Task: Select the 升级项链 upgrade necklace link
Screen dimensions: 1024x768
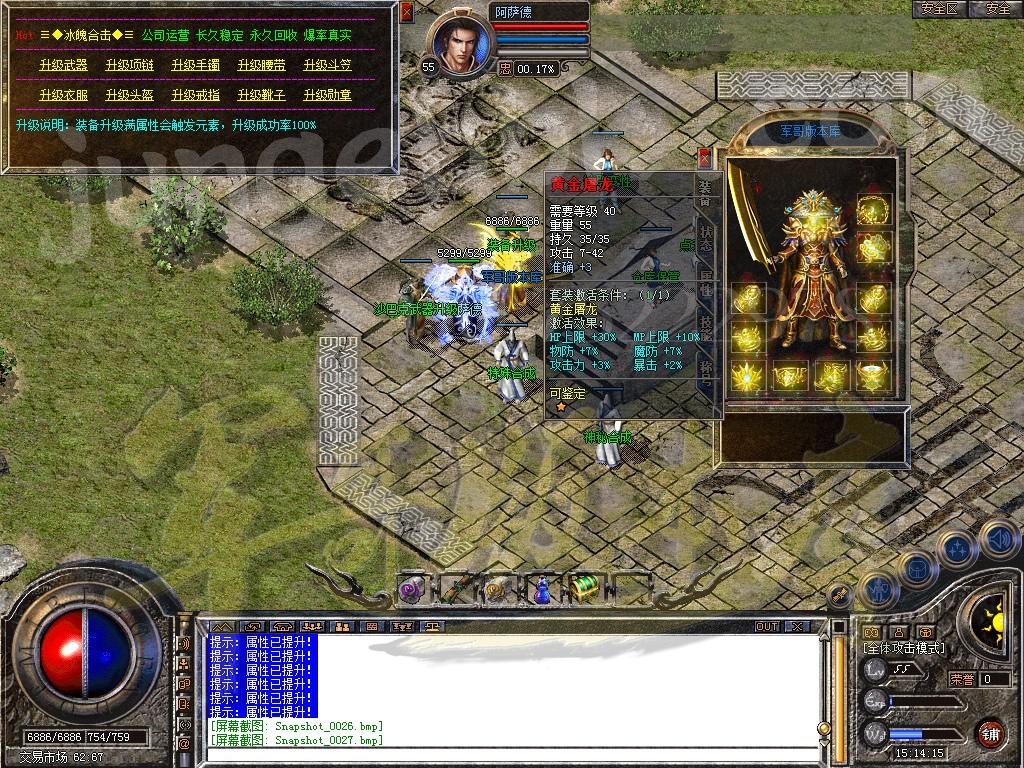Action: tap(129, 65)
